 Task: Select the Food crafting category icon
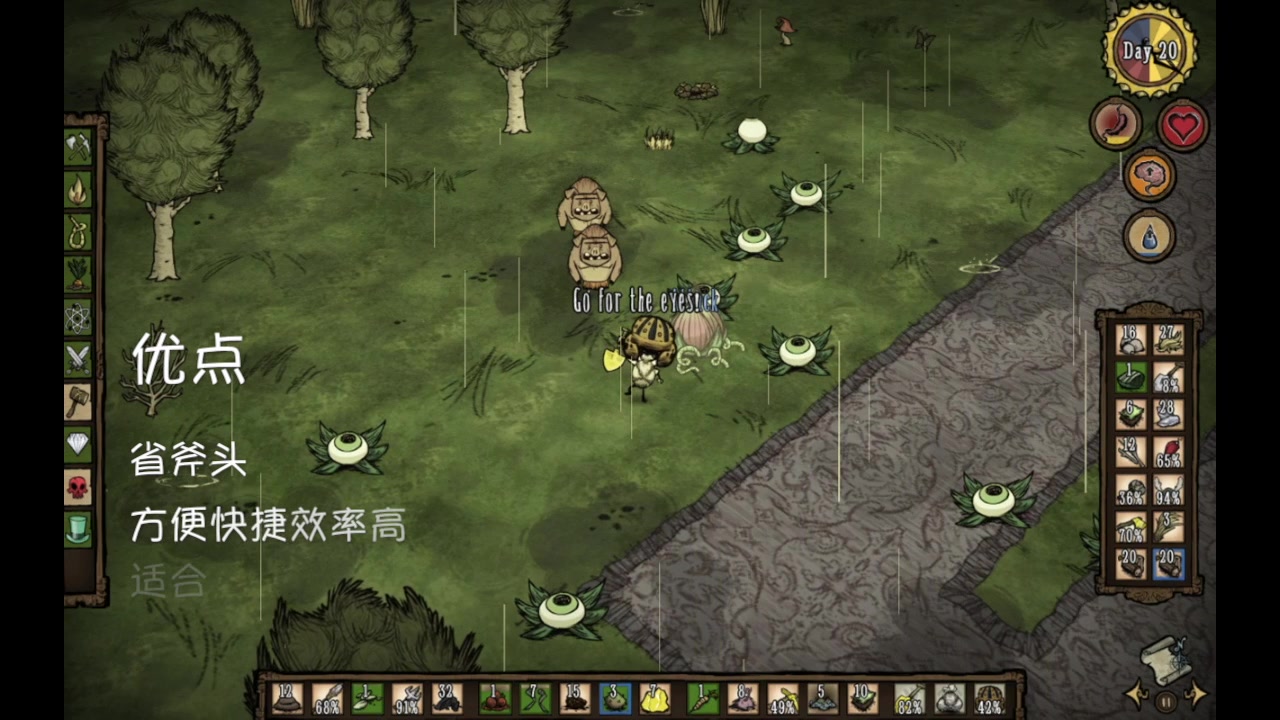(78, 274)
